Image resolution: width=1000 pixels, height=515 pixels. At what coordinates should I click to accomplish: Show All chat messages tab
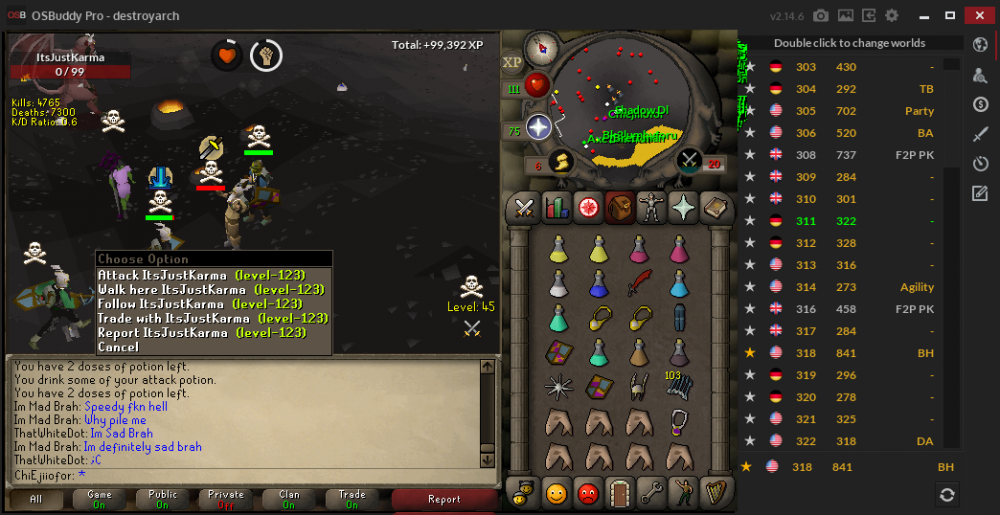click(36, 499)
